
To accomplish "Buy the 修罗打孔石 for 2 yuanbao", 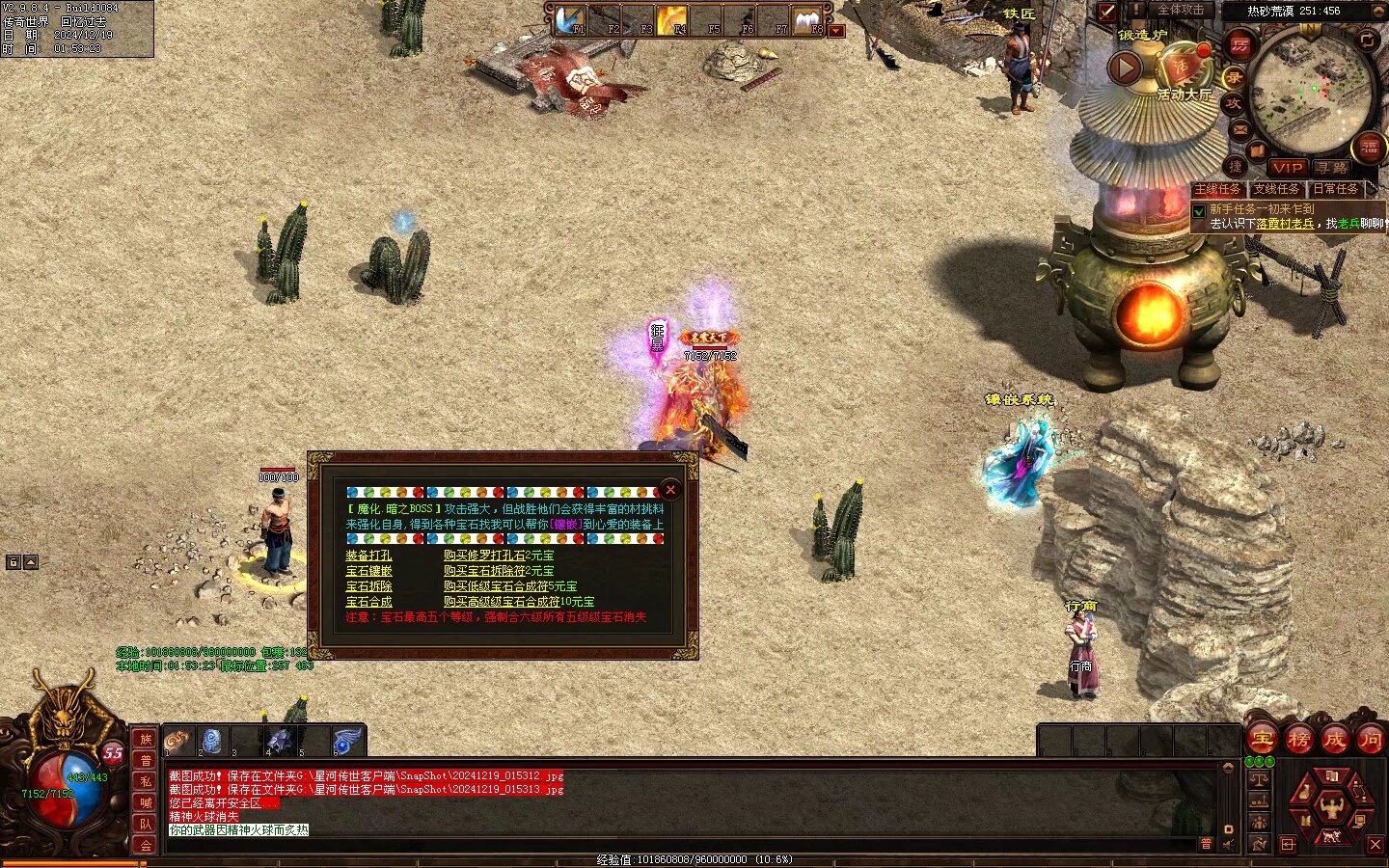I will coord(498,556).
